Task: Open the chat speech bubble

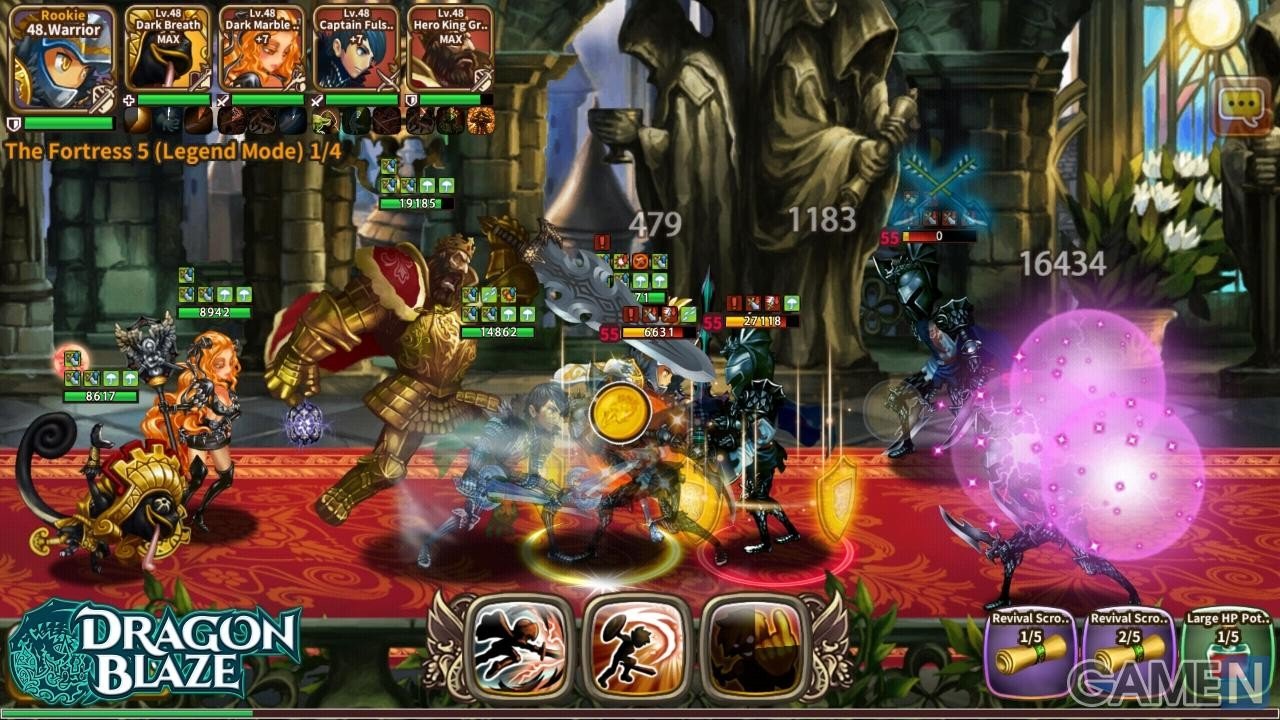Action: coord(1242,106)
